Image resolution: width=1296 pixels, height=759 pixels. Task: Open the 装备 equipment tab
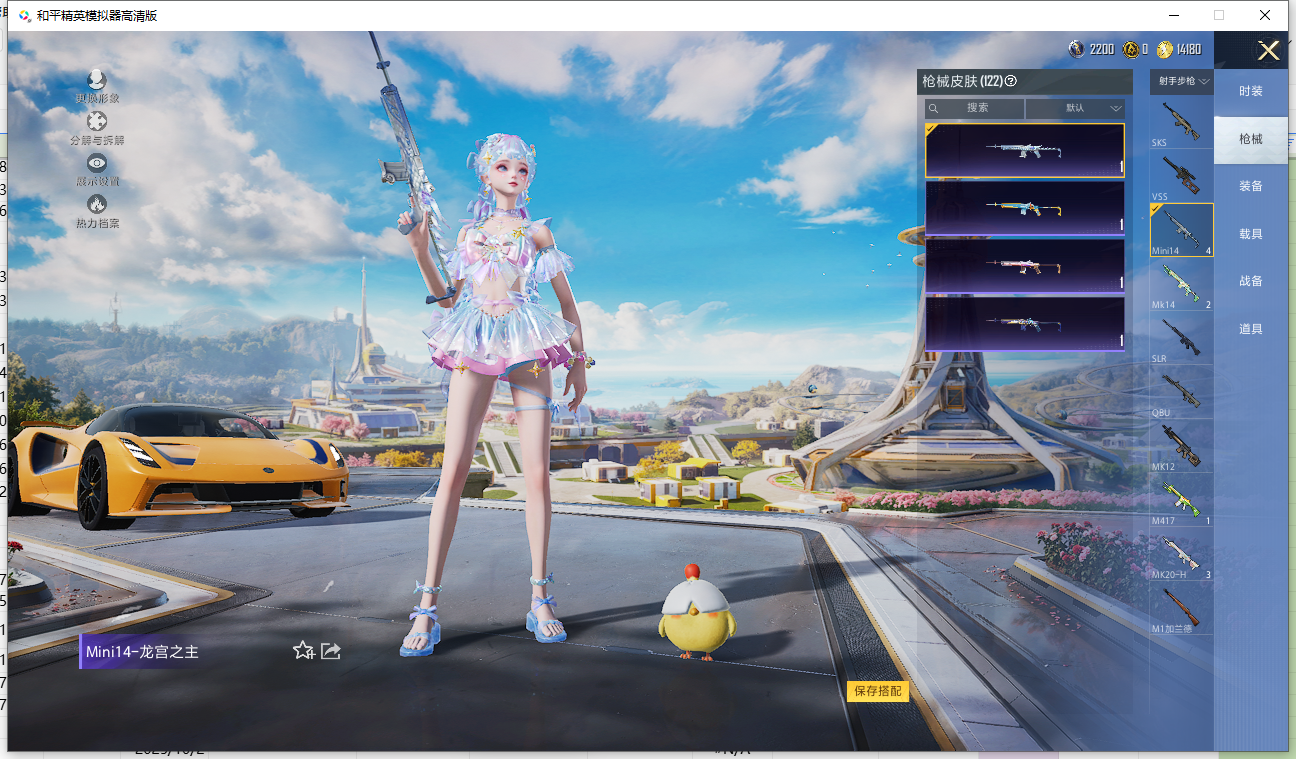(x=1250, y=186)
